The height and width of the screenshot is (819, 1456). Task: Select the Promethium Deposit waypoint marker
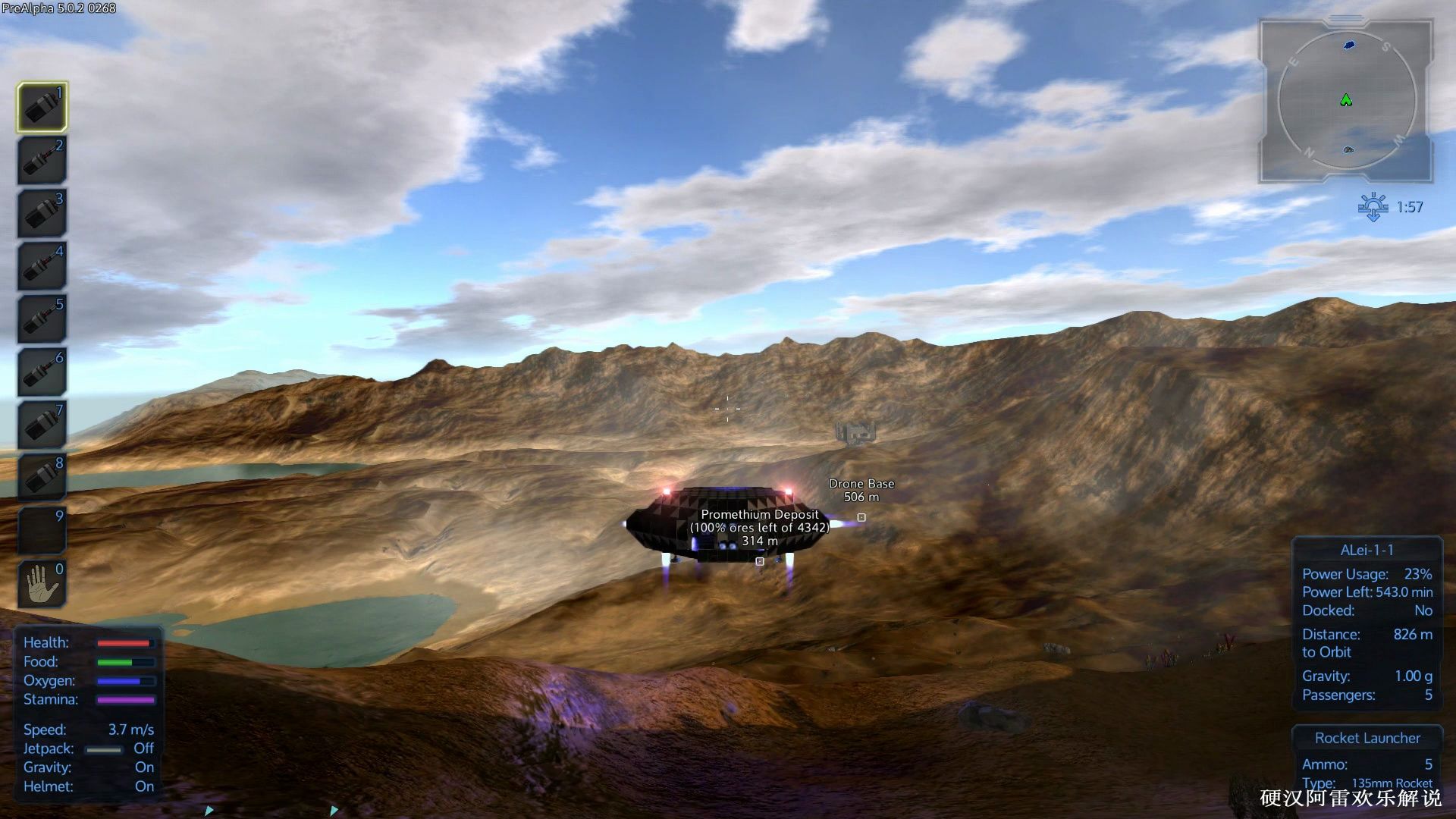(x=760, y=561)
